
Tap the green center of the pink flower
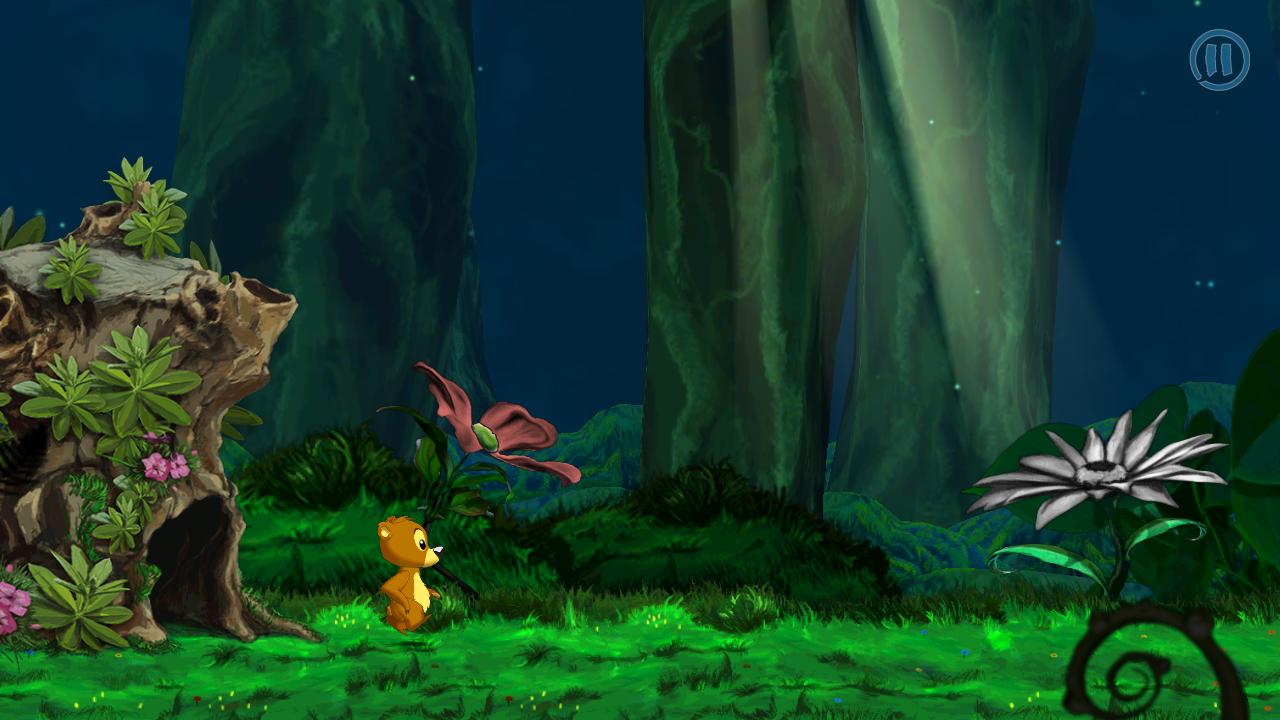487,437
